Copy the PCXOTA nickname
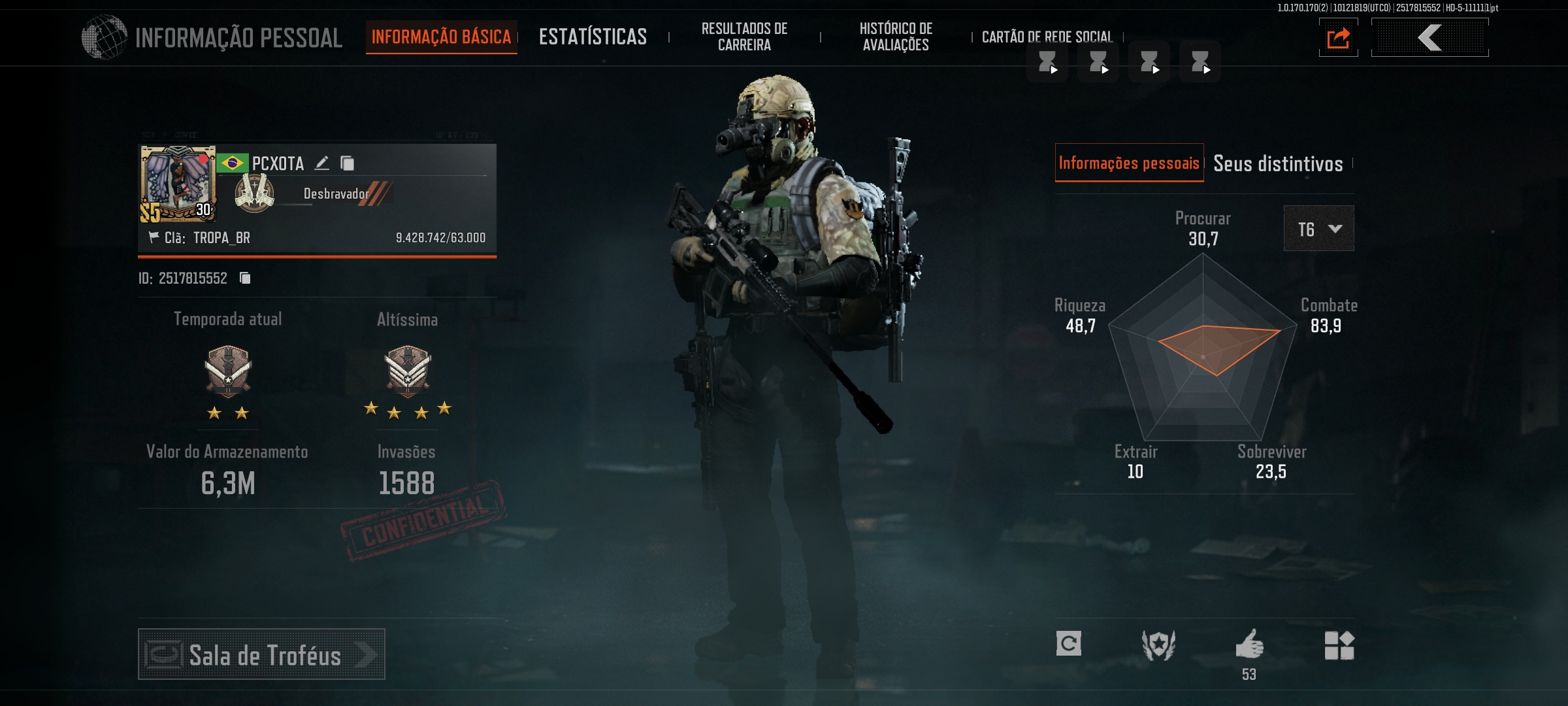Viewport: 1568px width, 706px height. [348, 163]
